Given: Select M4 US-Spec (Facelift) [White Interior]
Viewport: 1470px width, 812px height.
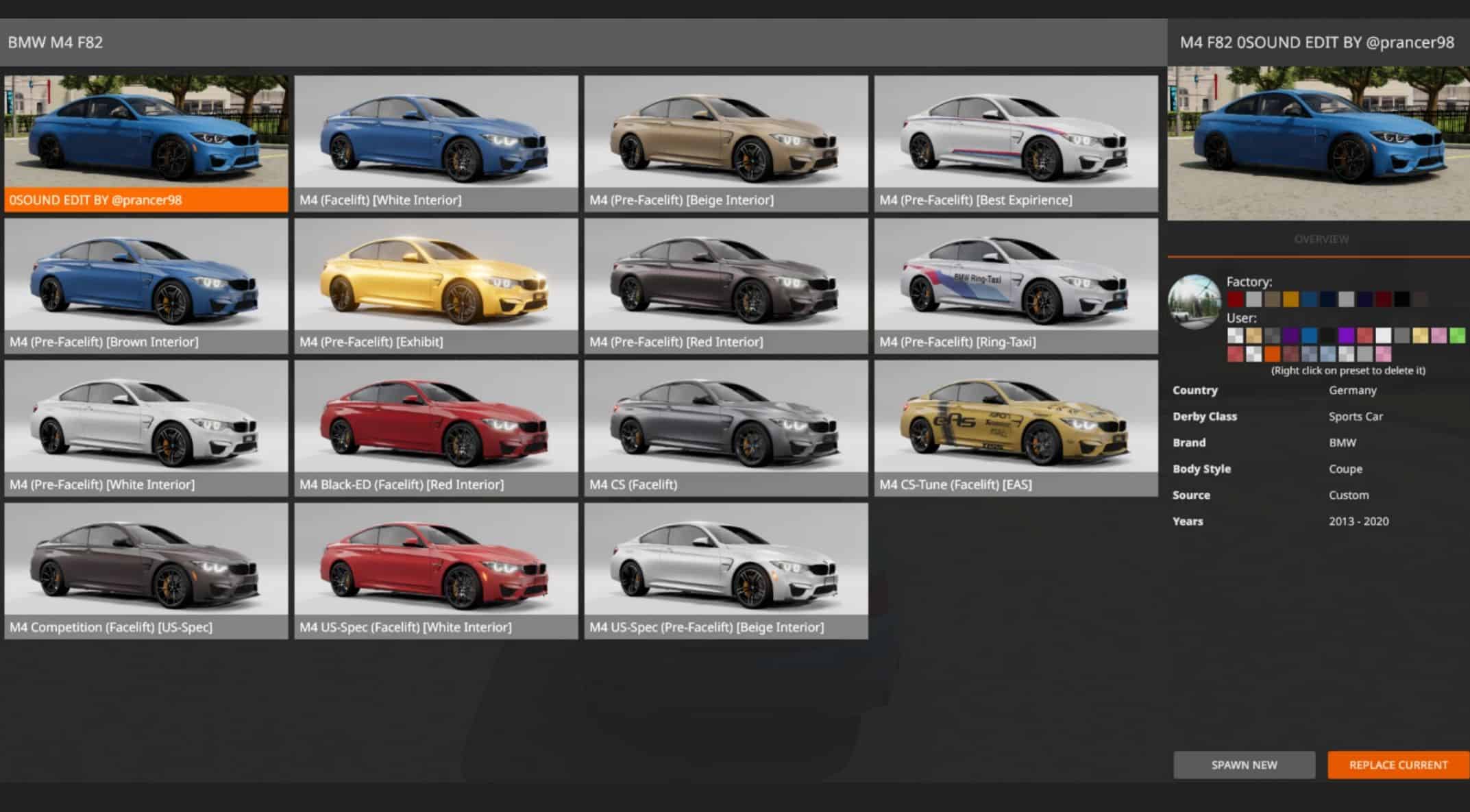Looking at the screenshot, I should (436, 570).
